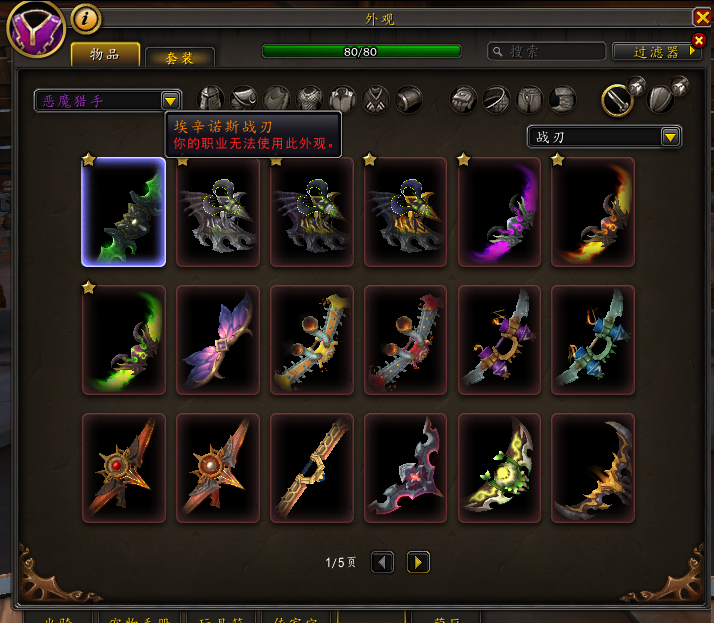Go to the previous appearance page
This screenshot has height=623, width=714.
click(382, 562)
